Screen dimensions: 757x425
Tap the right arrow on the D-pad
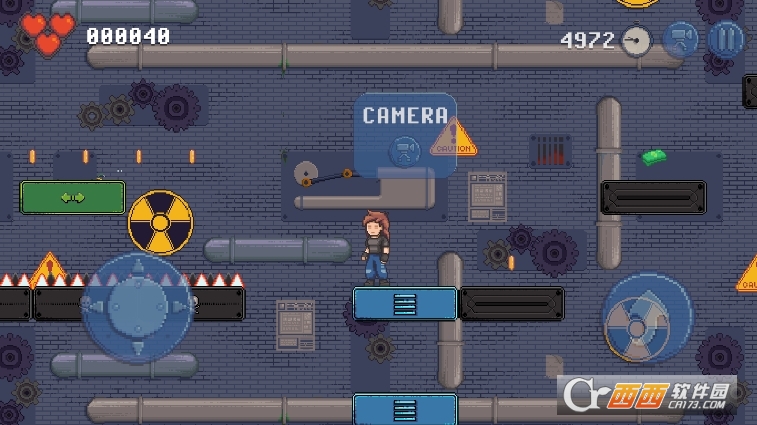tap(176, 306)
